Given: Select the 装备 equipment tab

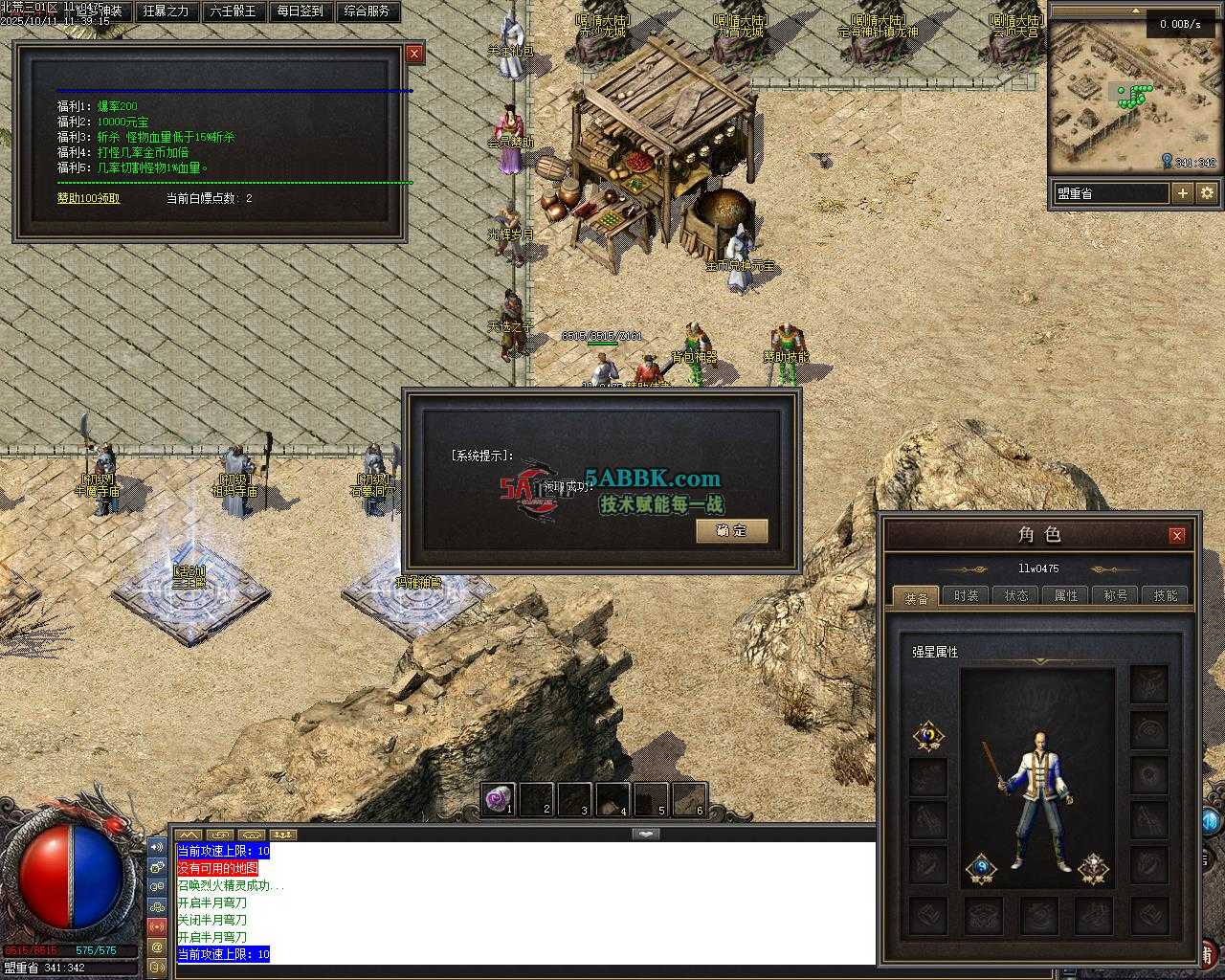Looking at the screenshot, I should [x=916, y=596].
